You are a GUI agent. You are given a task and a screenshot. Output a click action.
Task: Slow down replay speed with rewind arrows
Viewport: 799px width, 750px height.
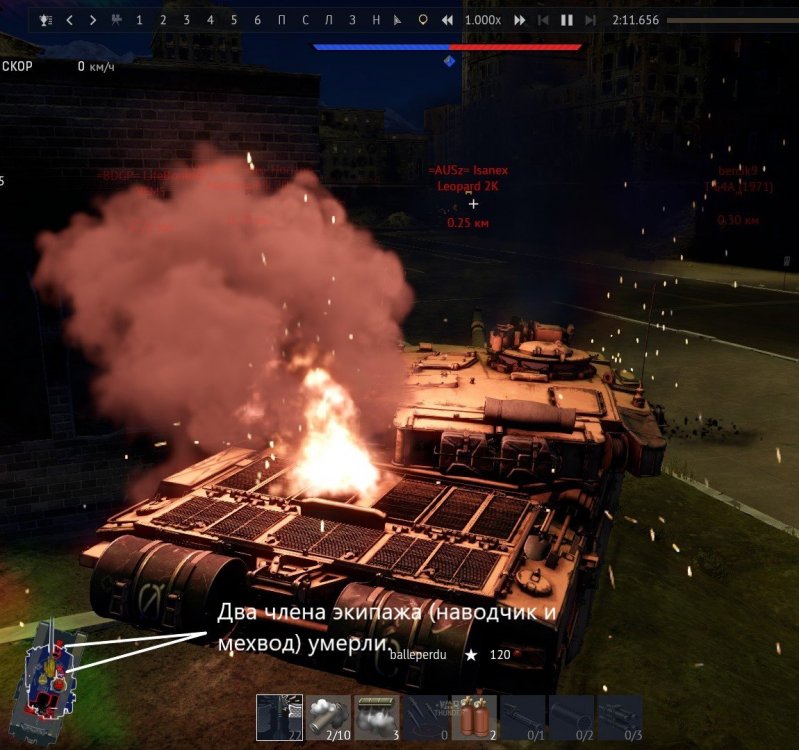(x=447, y=19)
